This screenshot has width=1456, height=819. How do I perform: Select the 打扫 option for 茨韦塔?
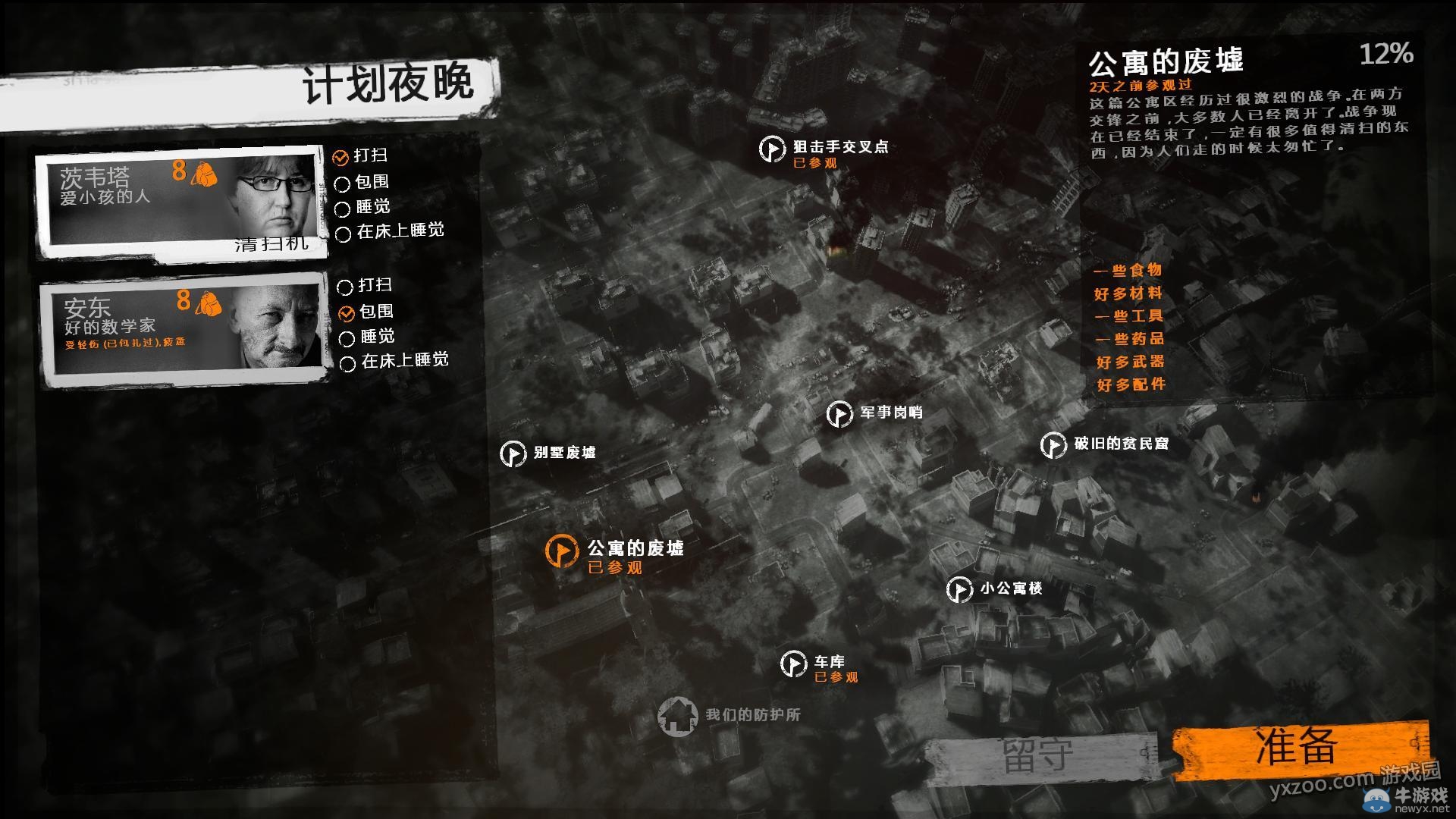(340, 158)
